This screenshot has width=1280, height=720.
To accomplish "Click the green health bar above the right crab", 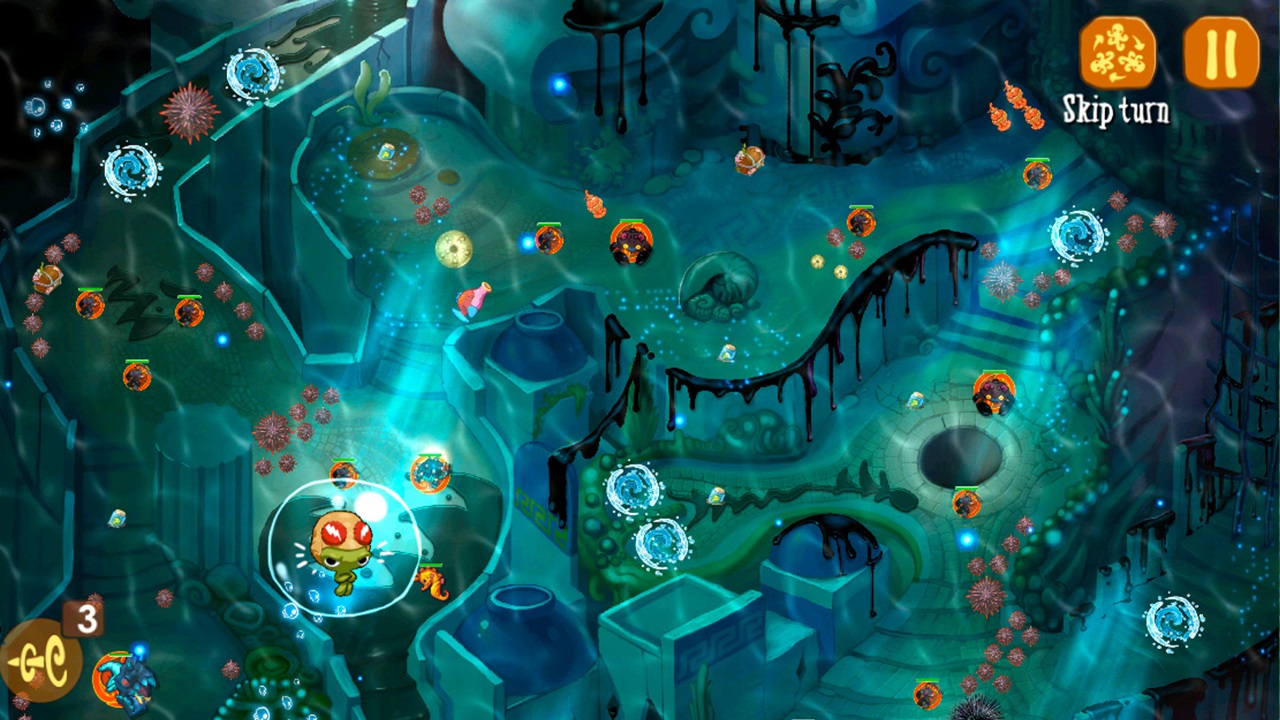I will coord(992,374).
